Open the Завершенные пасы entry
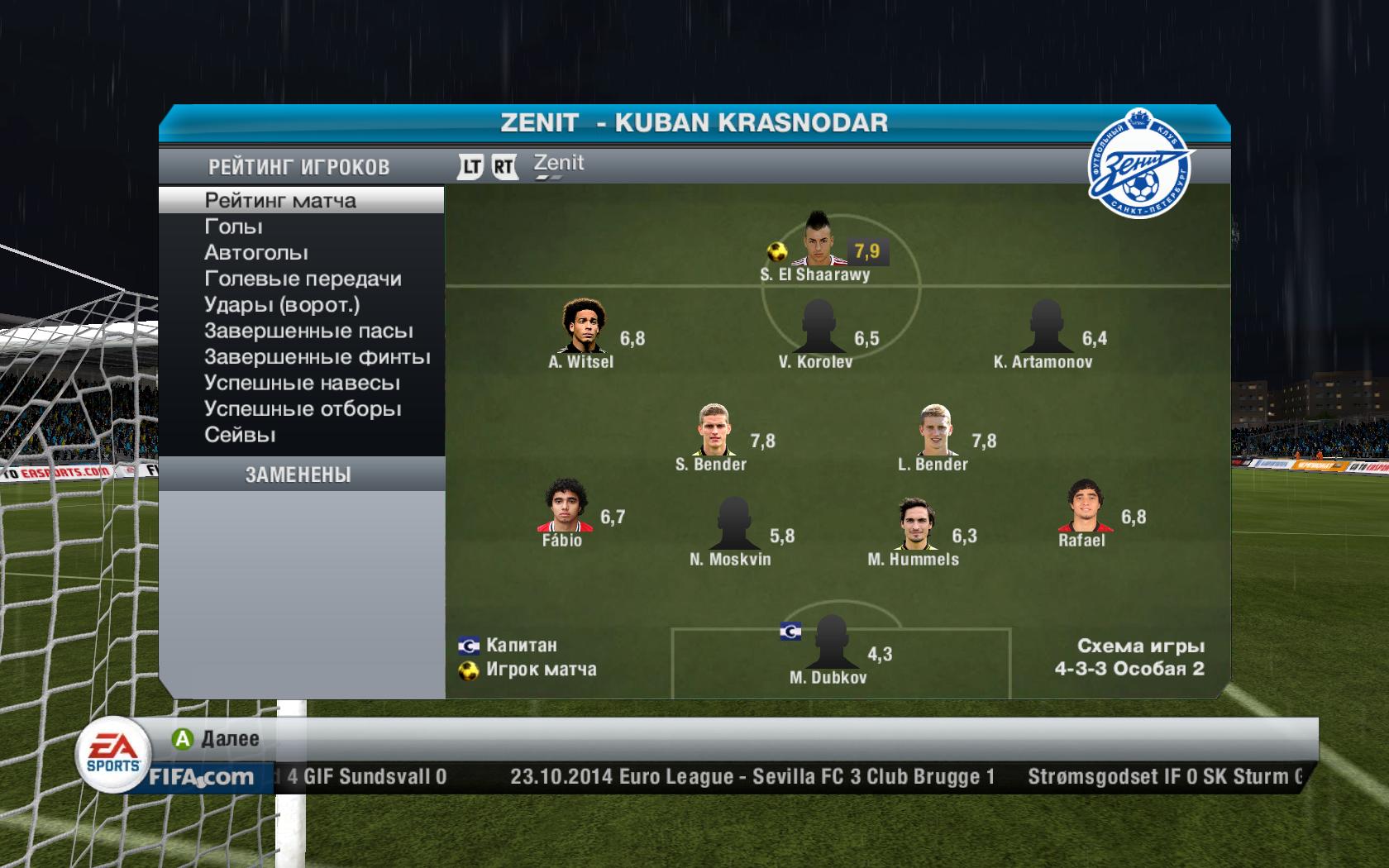 (308, 331)
